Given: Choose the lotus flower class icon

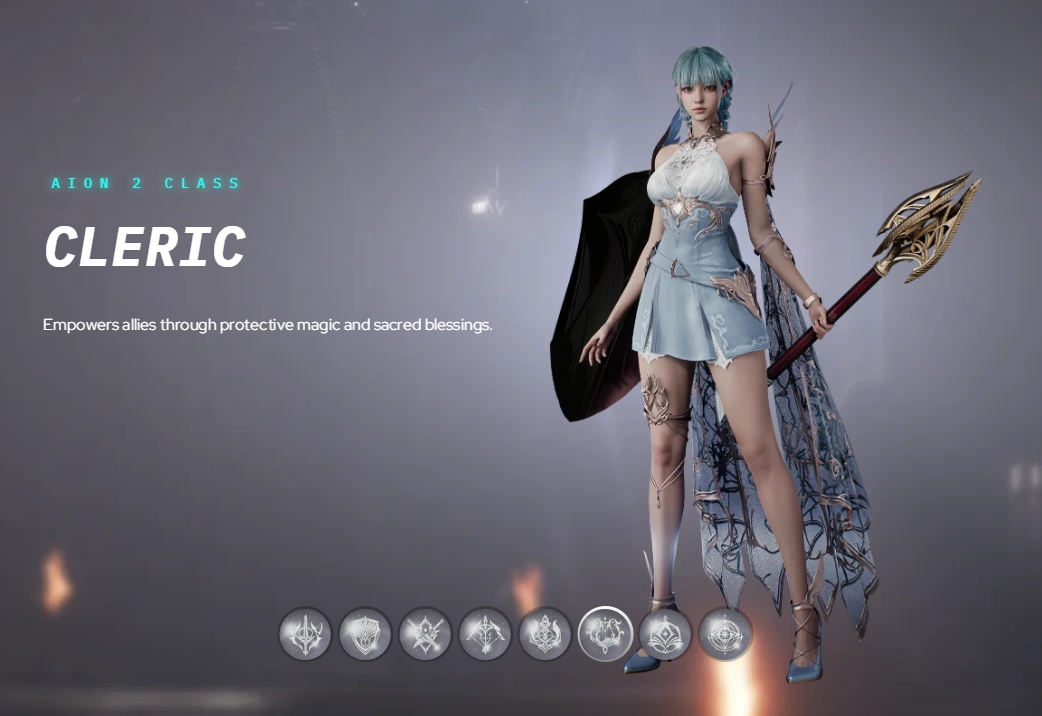Looking at the screenshot, I should coord(665,634).
